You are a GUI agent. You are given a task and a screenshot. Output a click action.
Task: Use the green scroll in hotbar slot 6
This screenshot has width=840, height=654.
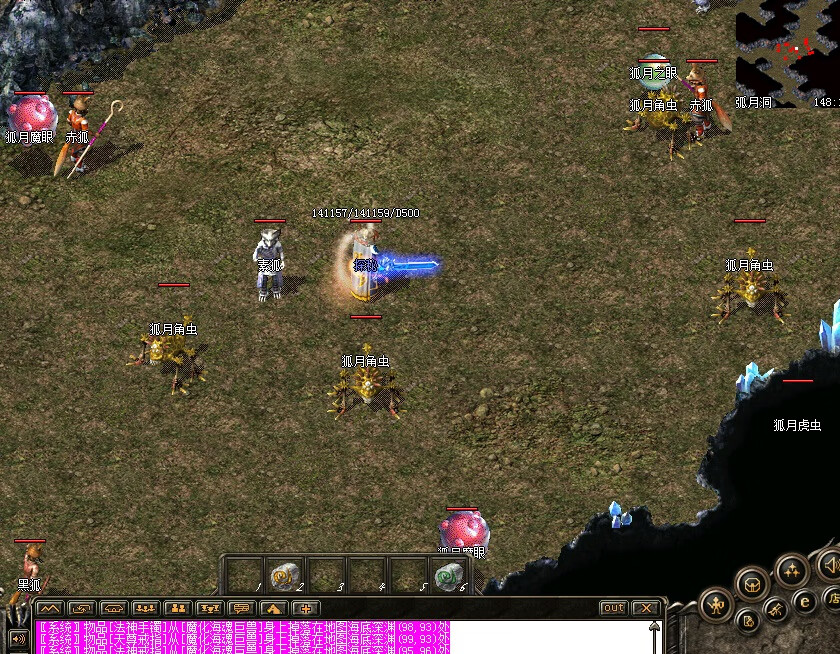(x=449, y=575)
